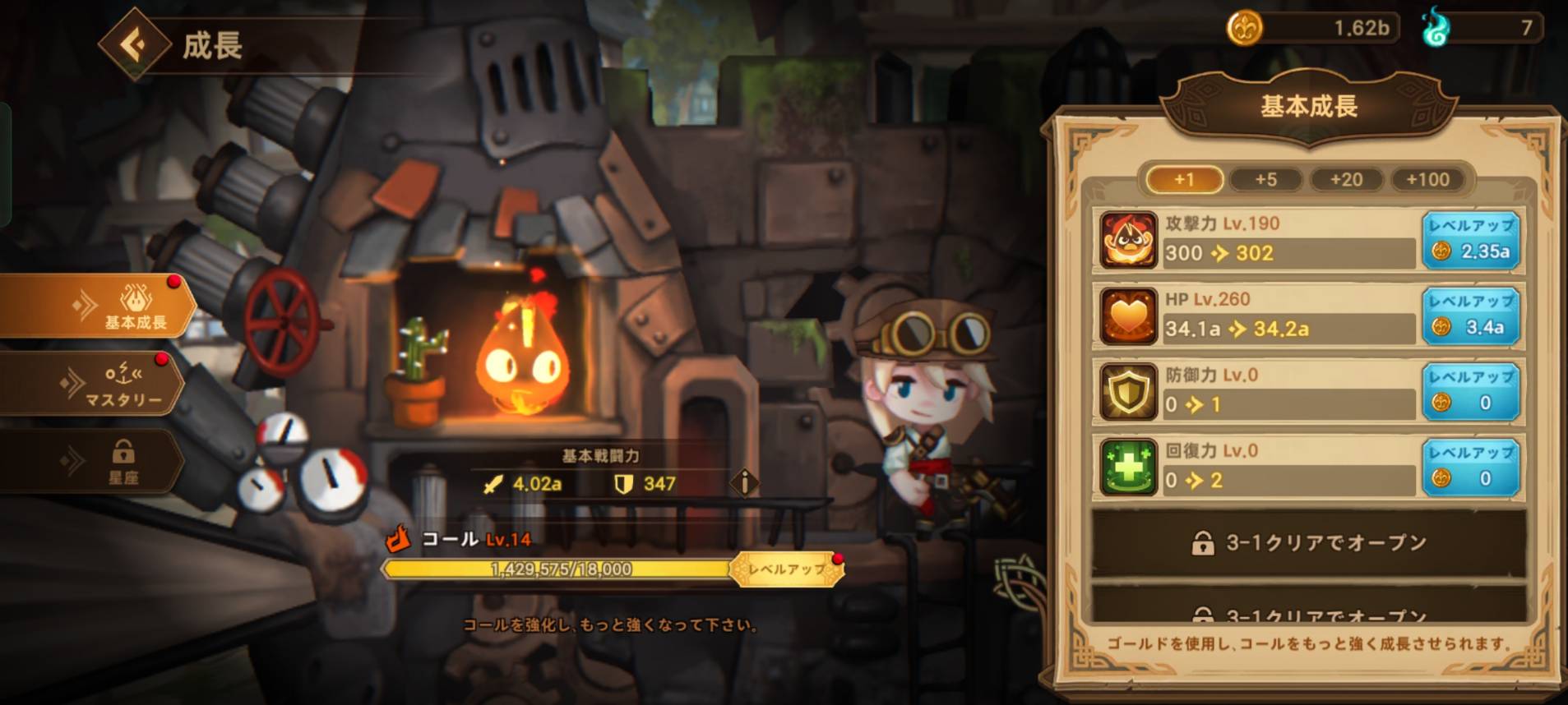Set the increment to +100
Viewport: 1568px width, 705px height.
[1427, 179]
